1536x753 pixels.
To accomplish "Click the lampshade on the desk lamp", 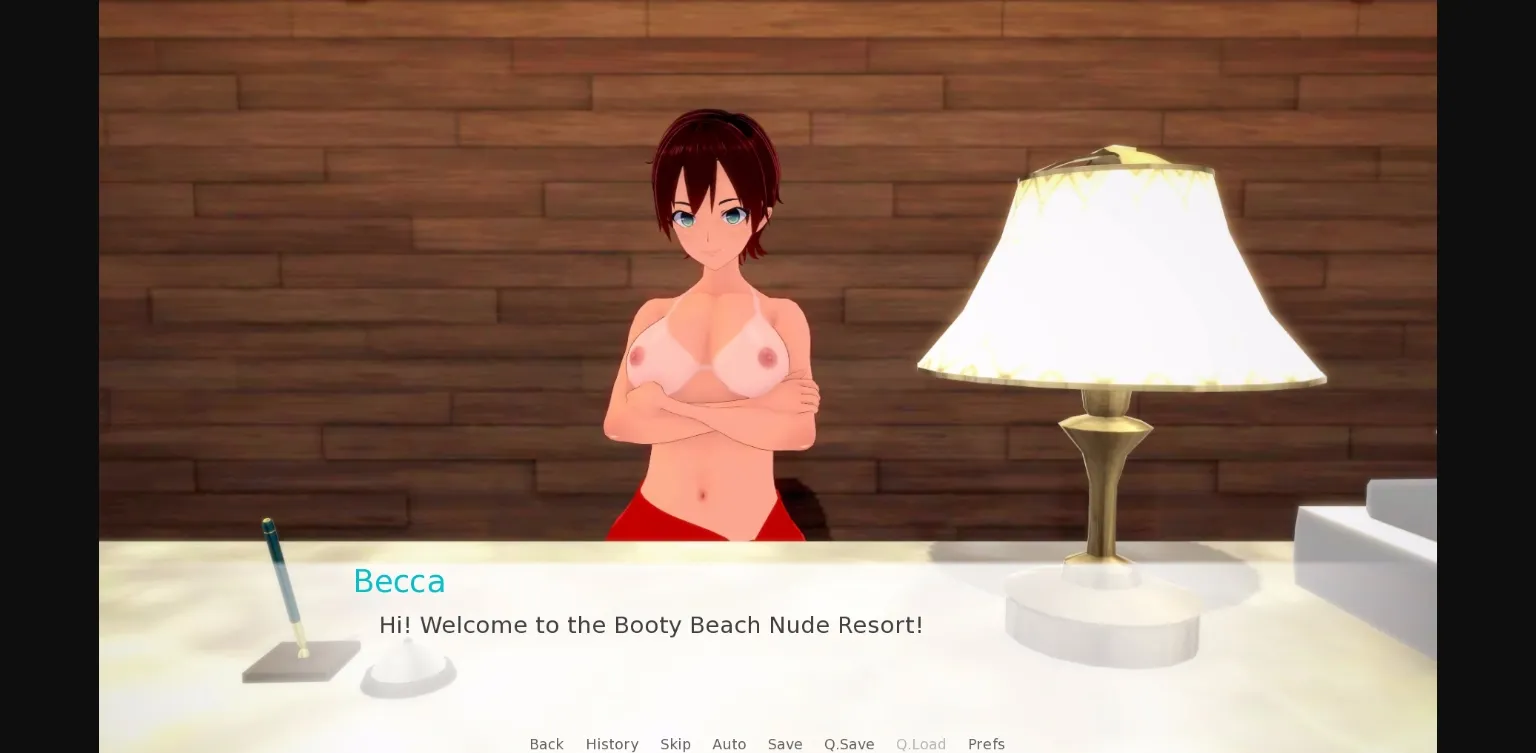I will tap(1120, 270).
